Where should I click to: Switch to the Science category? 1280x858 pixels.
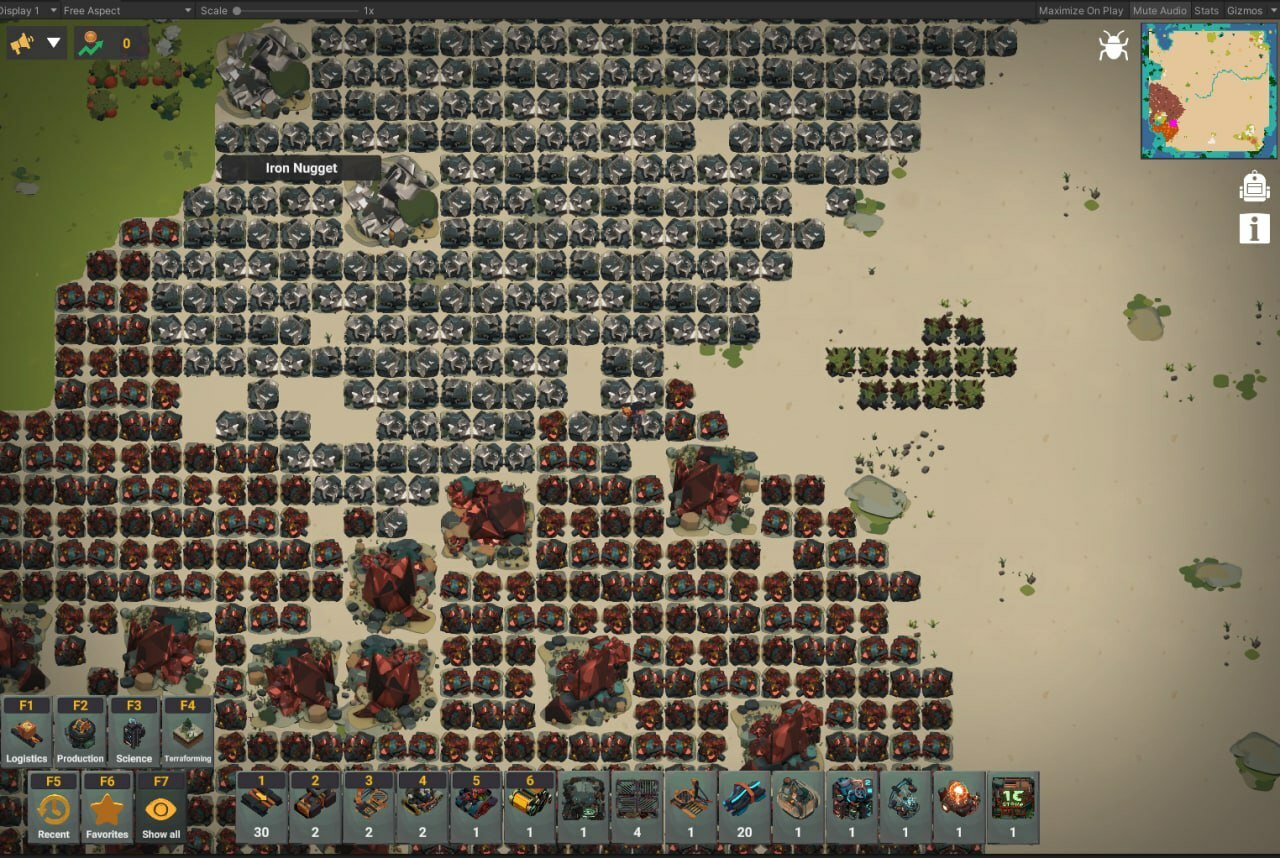pos(134,732)
